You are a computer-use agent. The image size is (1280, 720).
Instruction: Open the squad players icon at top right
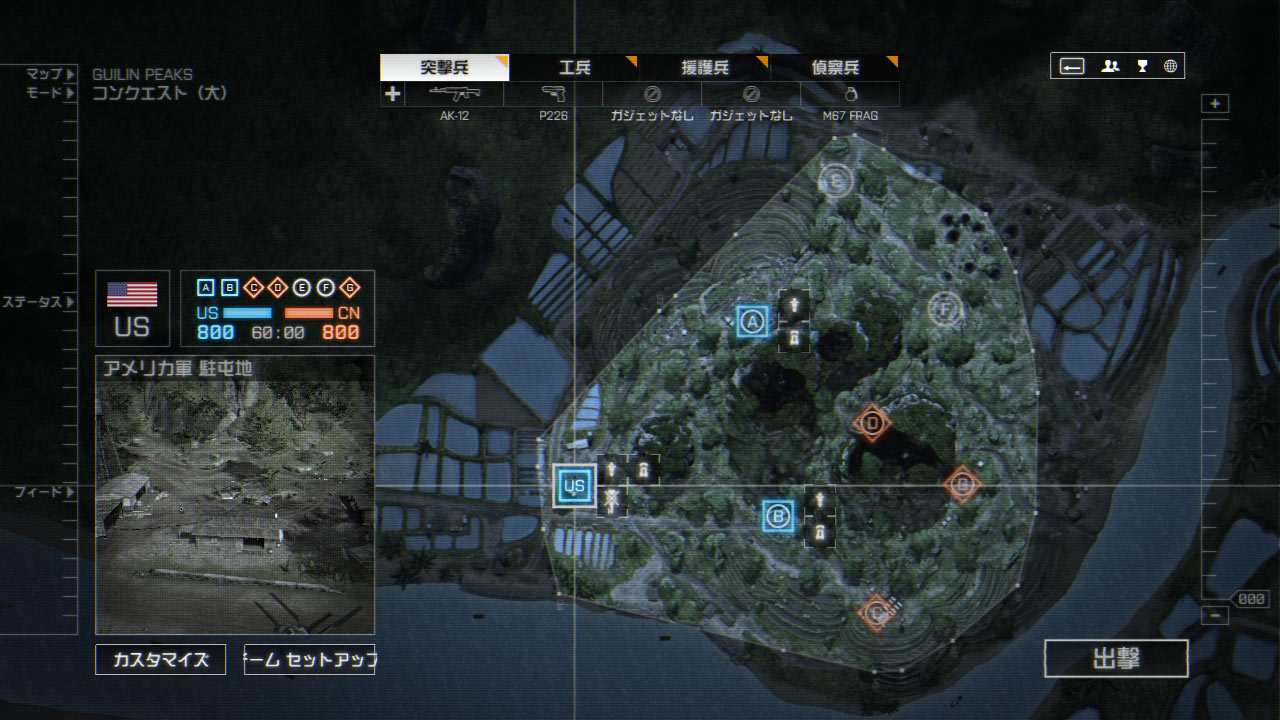click(1110, 66)
